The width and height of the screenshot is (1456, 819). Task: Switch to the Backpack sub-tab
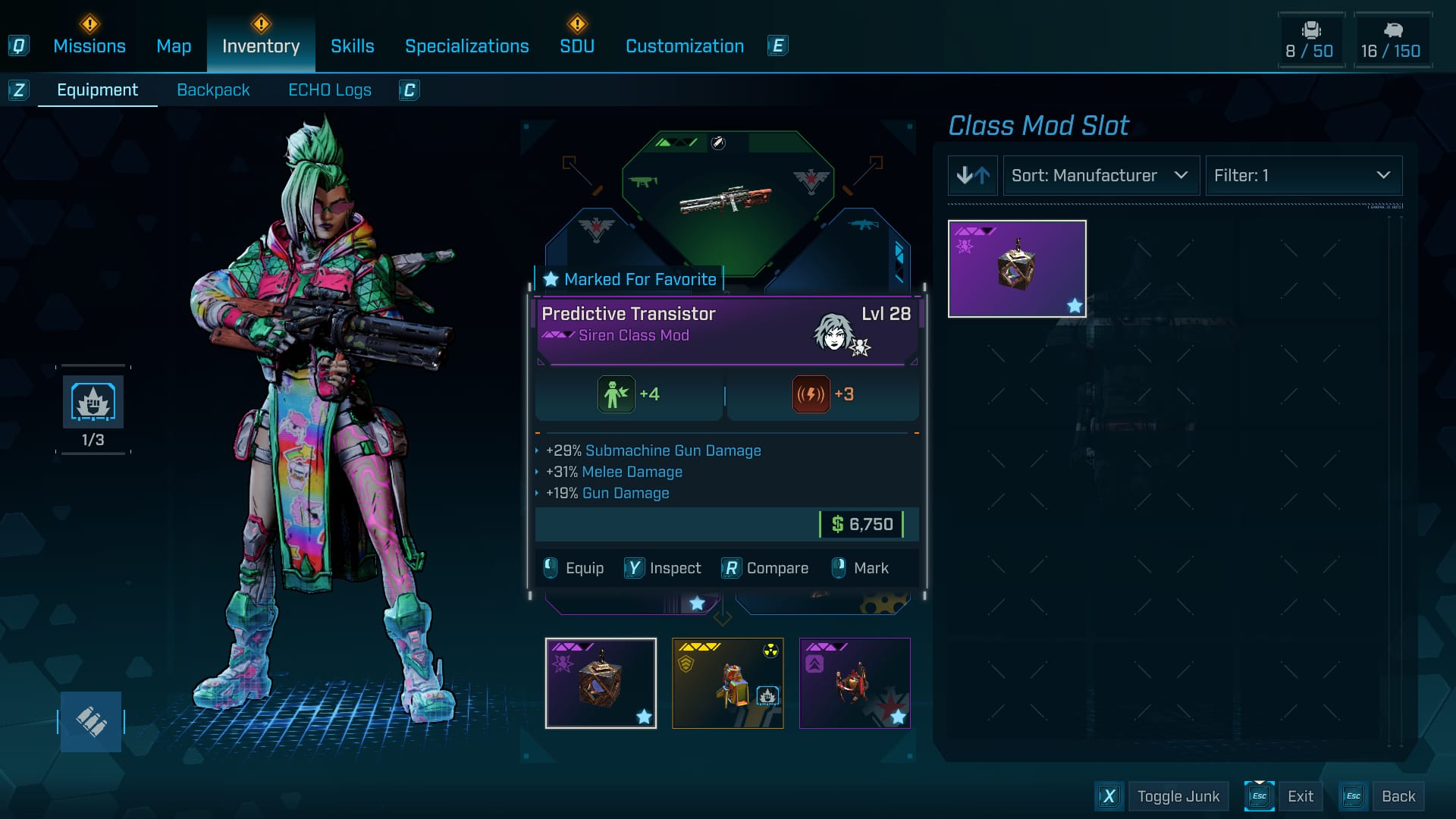coord(213,90)
